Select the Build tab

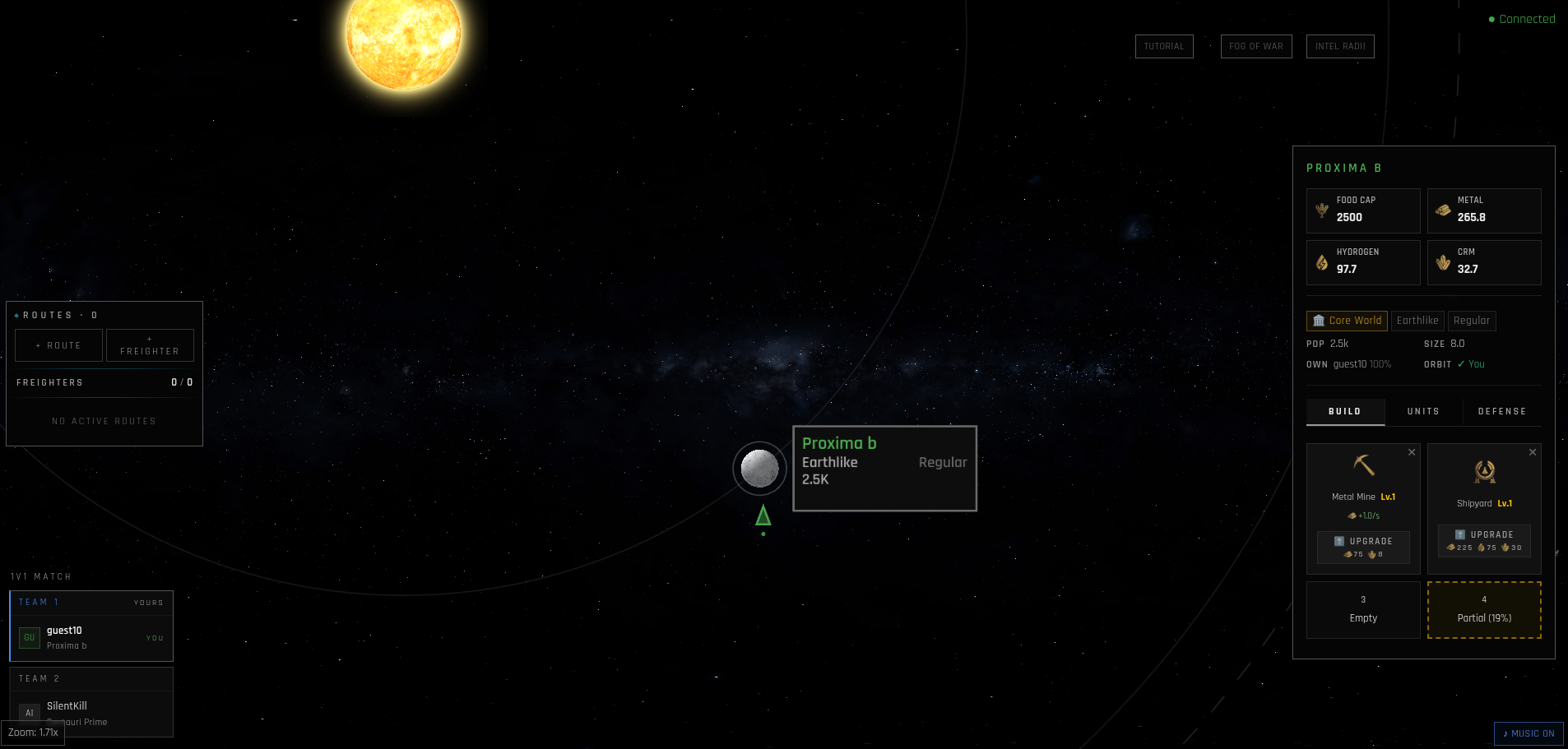coord(1344,411)
